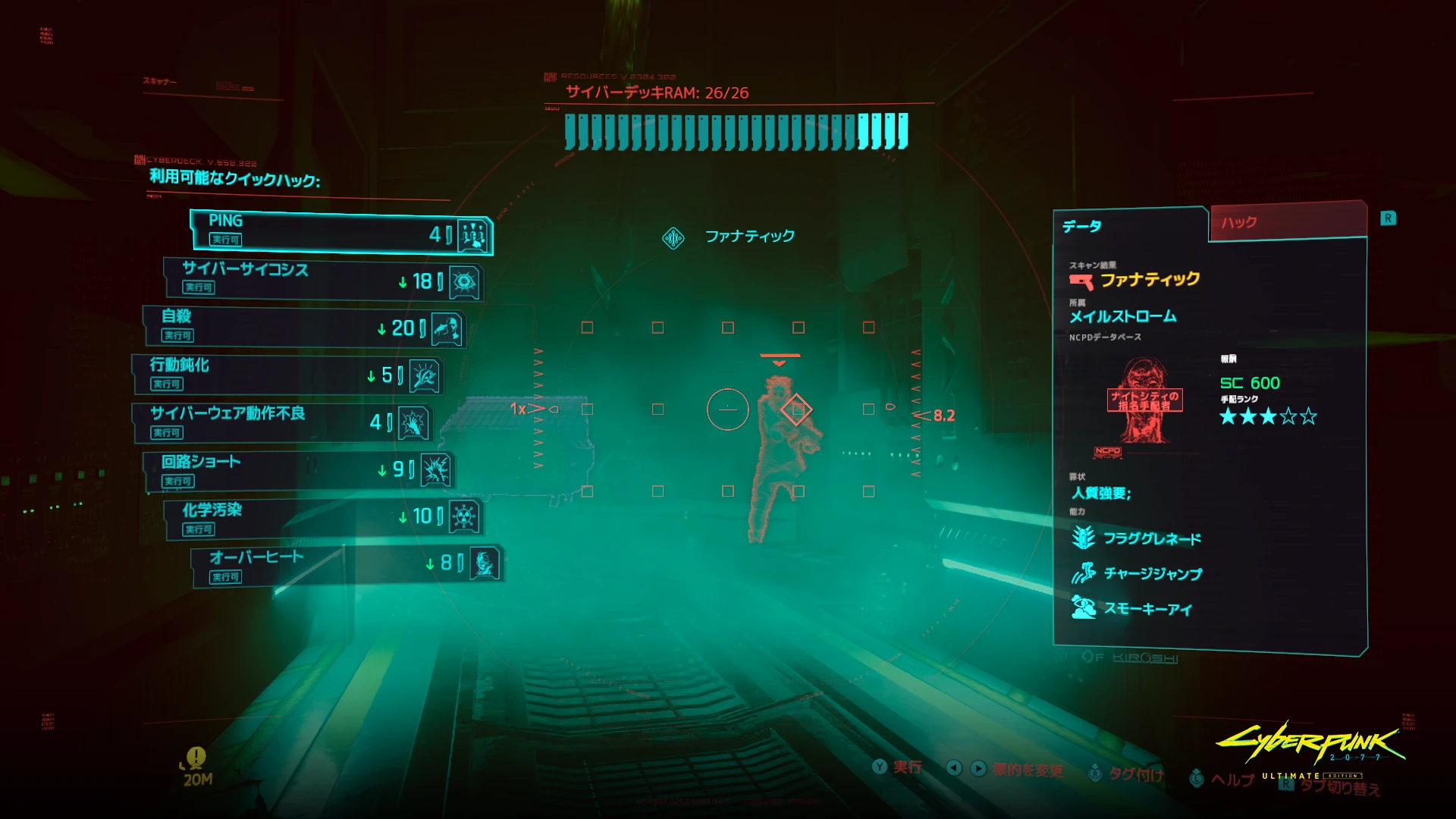Select the 自殺 quickhack entry
Image resolution: width=1456 pixels, height=819 pixels.
(303, 327)
